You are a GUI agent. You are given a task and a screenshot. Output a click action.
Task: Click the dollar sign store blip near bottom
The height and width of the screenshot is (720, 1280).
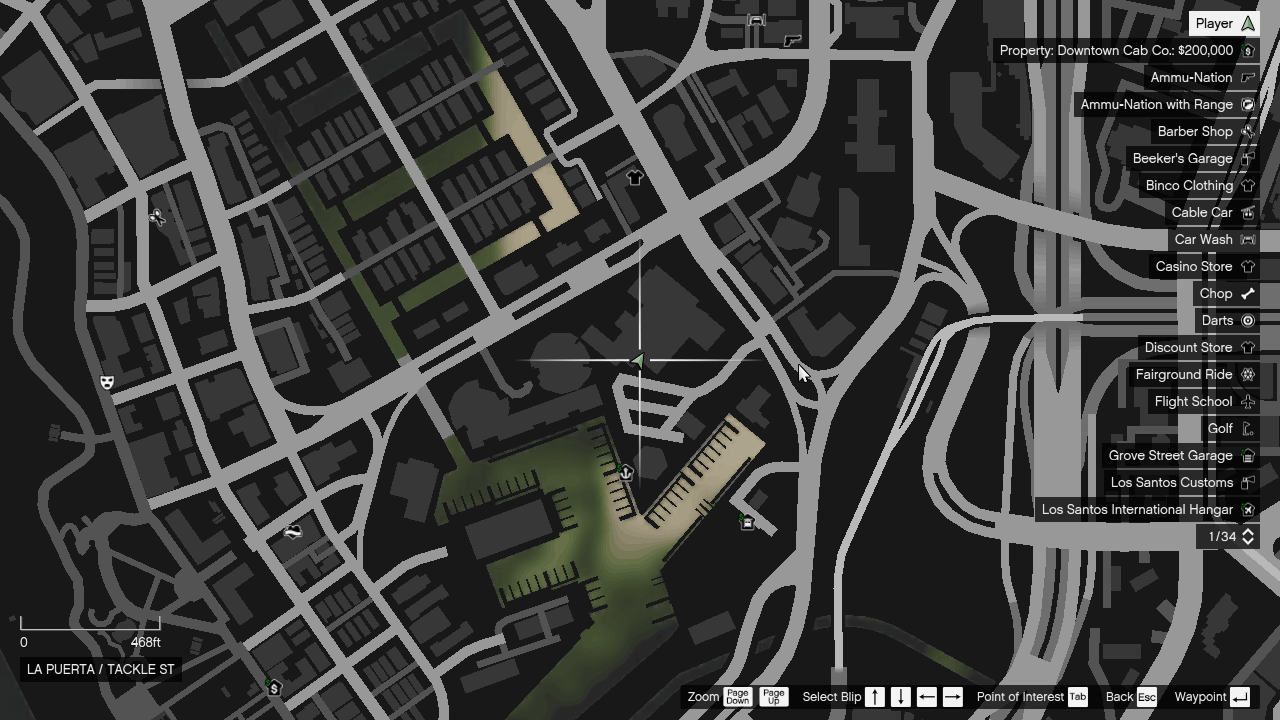(272, 688)
